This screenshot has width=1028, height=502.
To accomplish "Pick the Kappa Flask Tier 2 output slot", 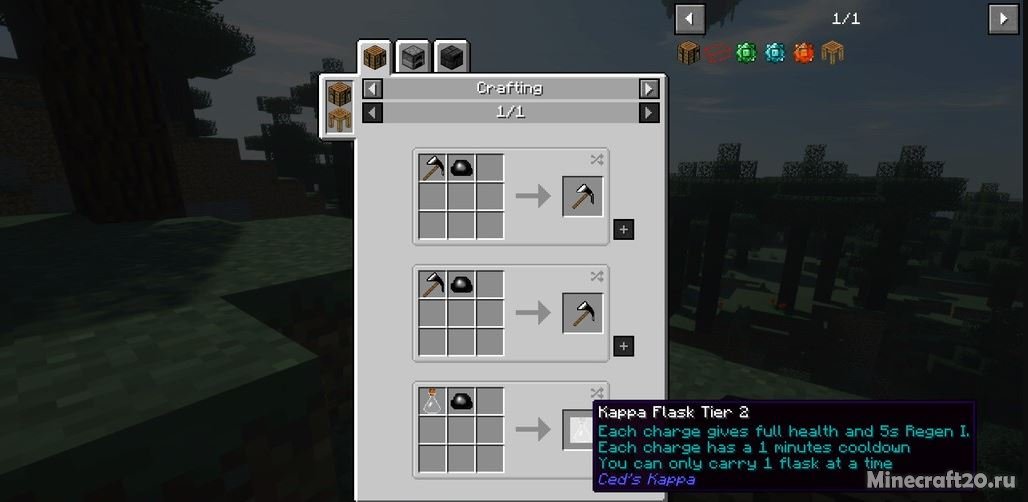I will point(581,429).
